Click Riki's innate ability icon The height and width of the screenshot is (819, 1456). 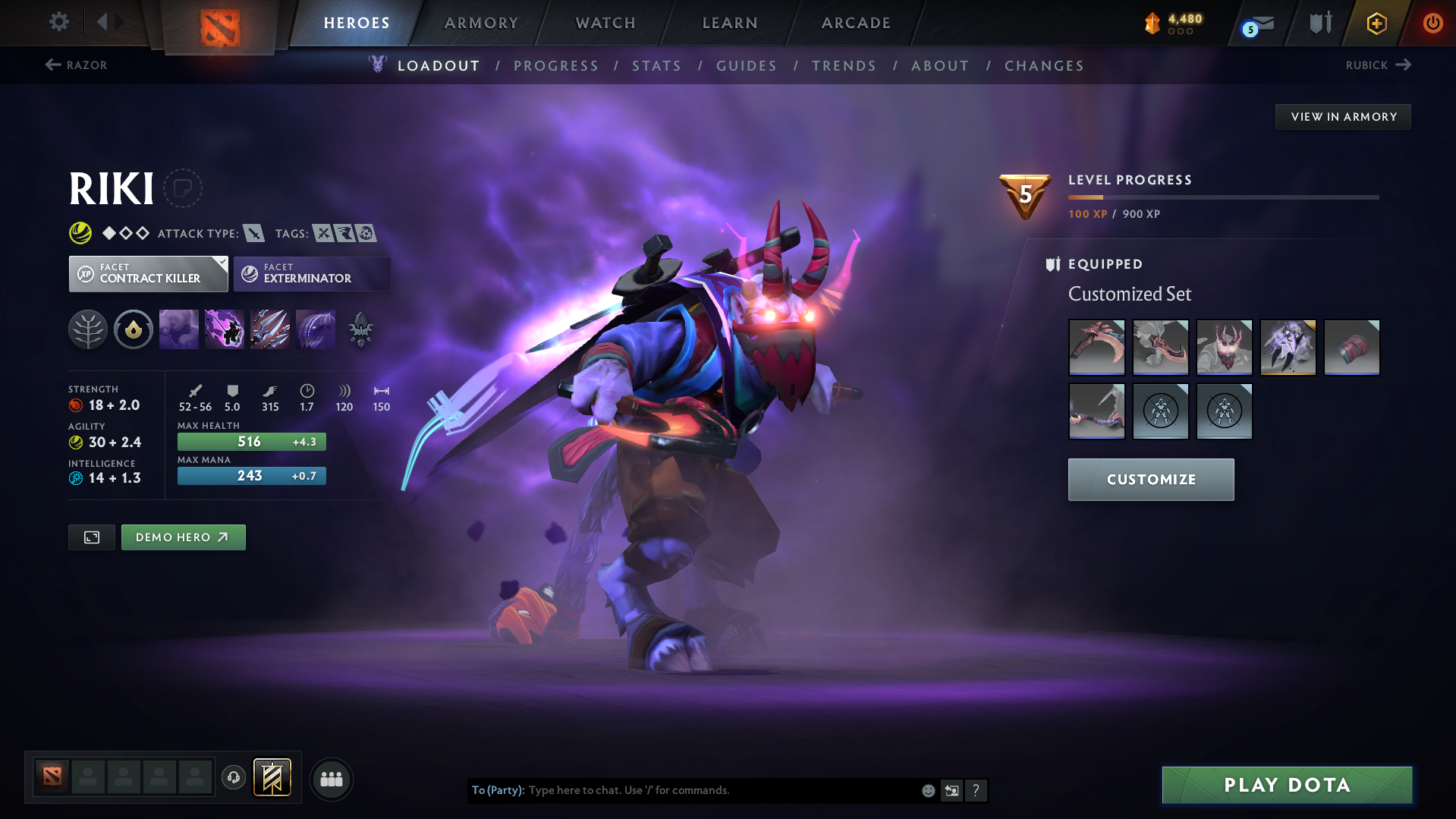tap(134, 329)
